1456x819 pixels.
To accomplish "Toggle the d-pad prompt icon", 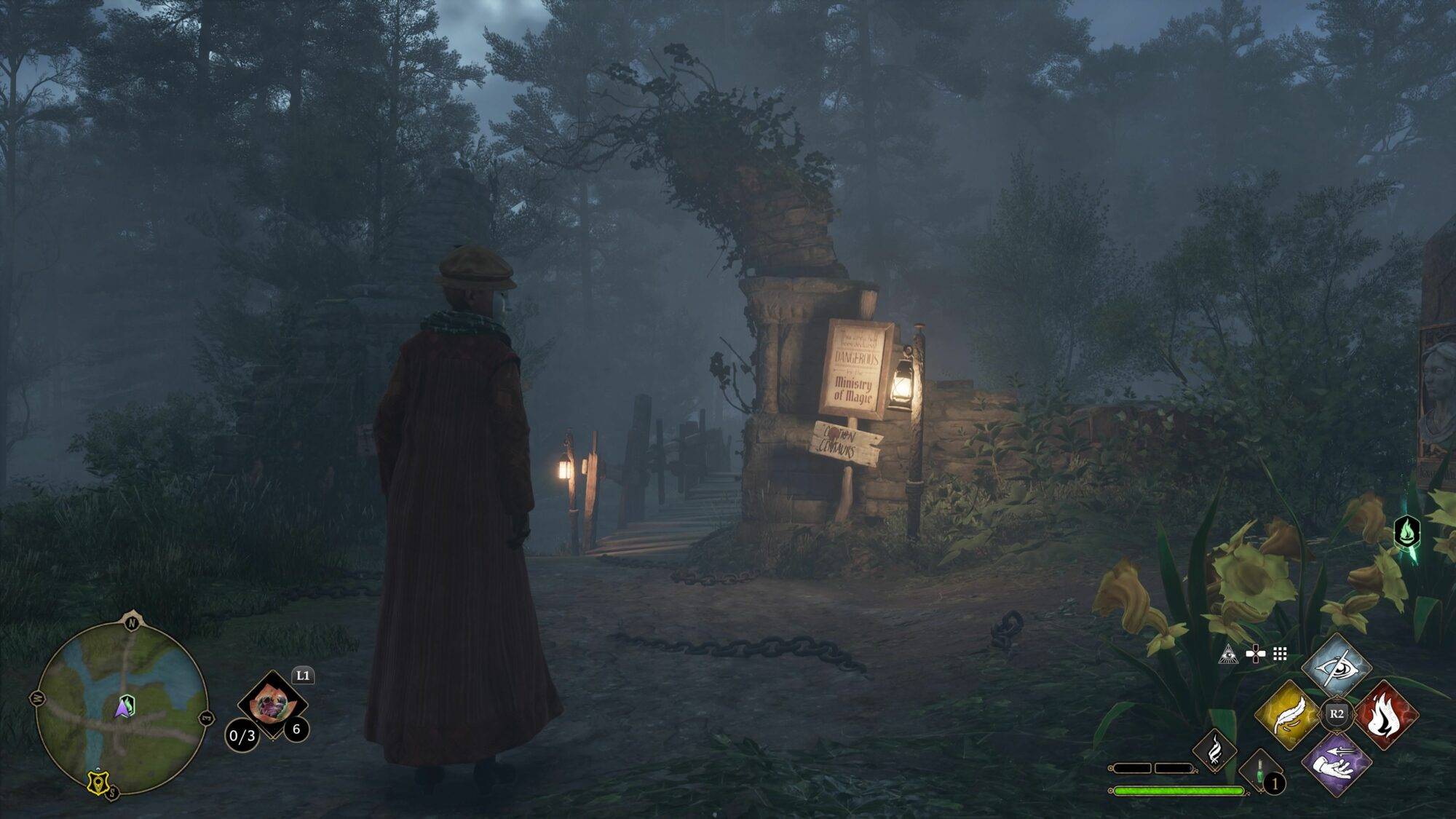I will [x=1256, y=654].
